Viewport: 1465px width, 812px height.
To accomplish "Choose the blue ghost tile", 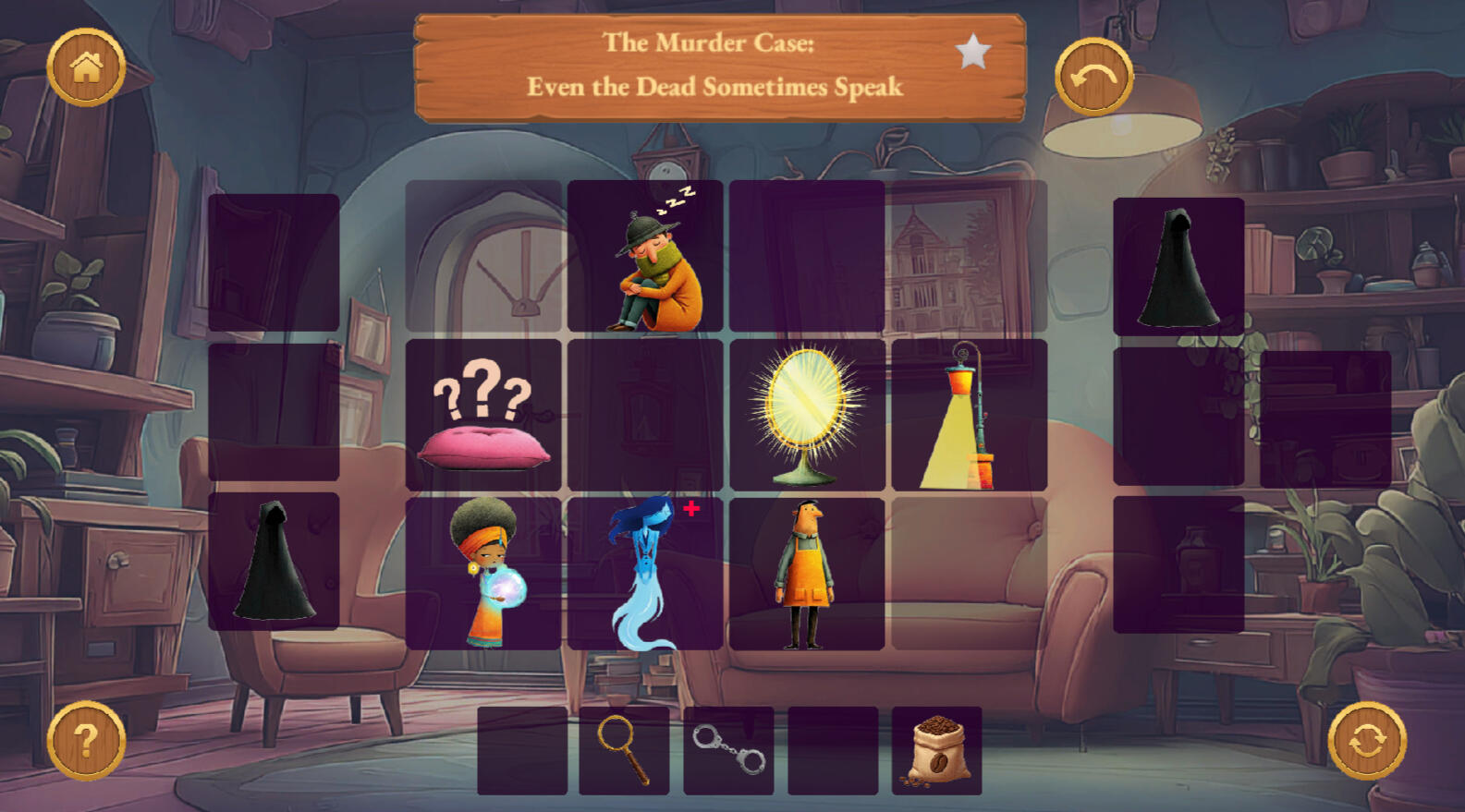I will coord(645,573).
